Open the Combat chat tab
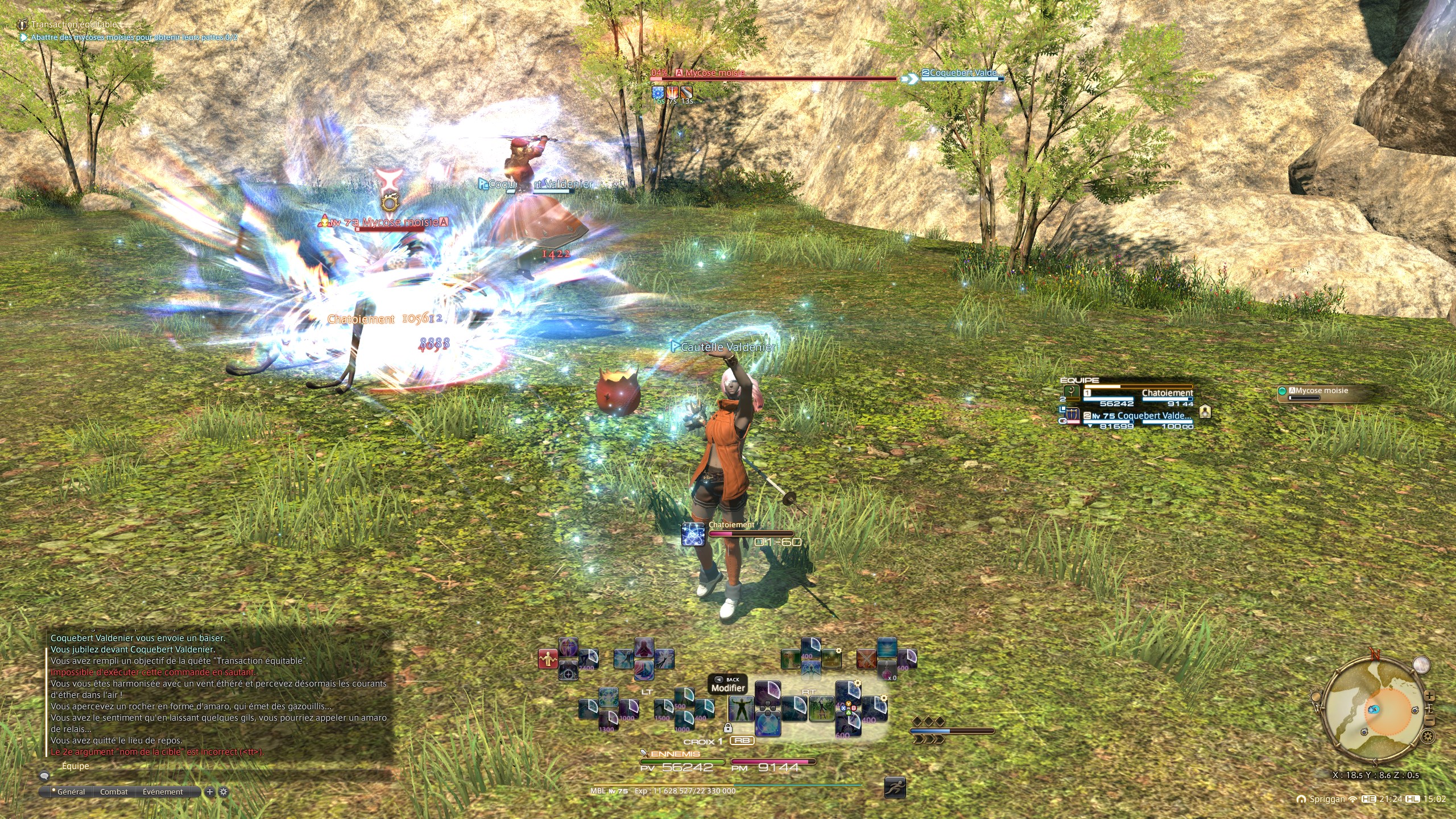 [x=114, y=792]
